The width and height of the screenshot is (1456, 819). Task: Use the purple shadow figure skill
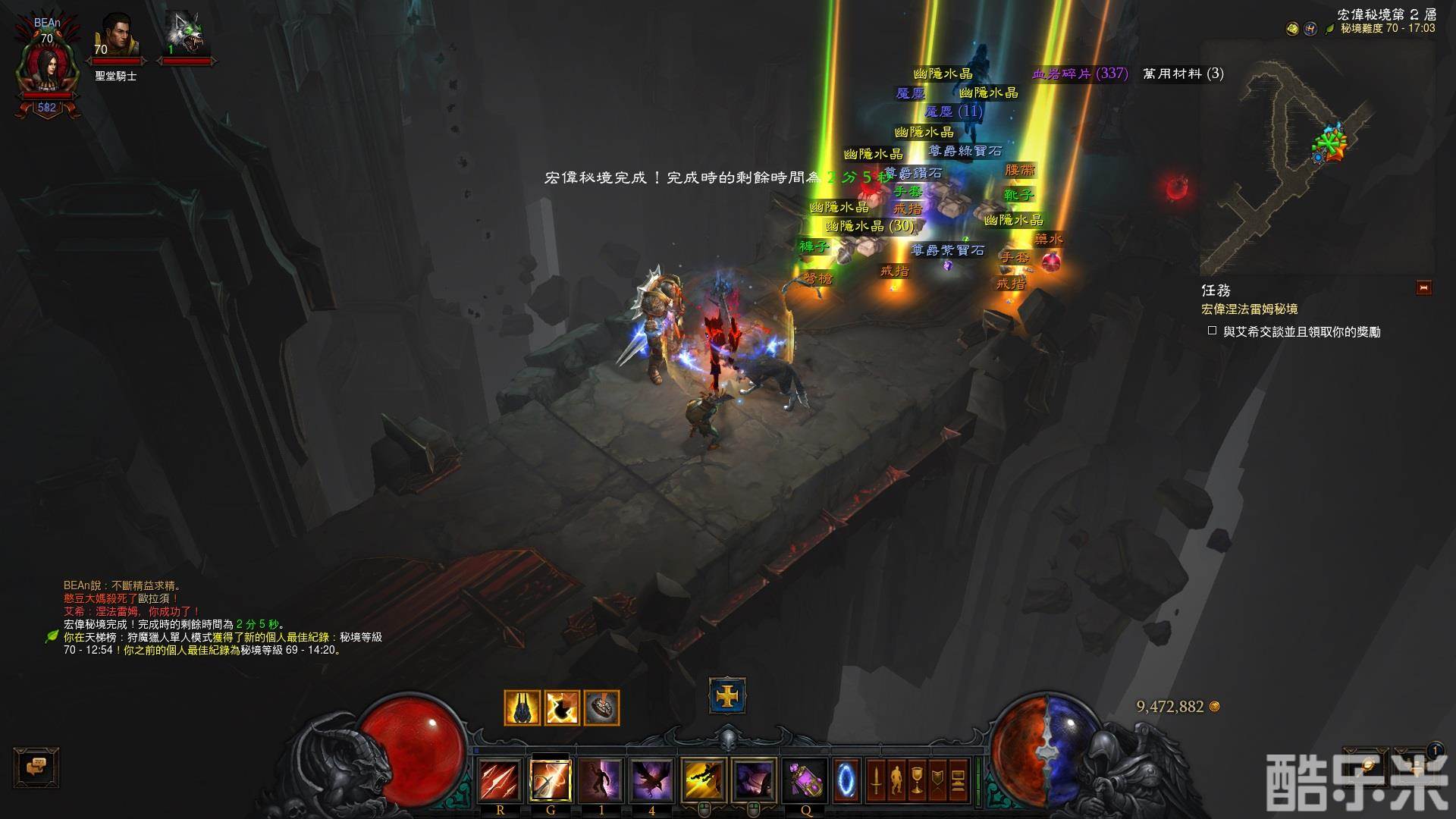click(601, 780)
